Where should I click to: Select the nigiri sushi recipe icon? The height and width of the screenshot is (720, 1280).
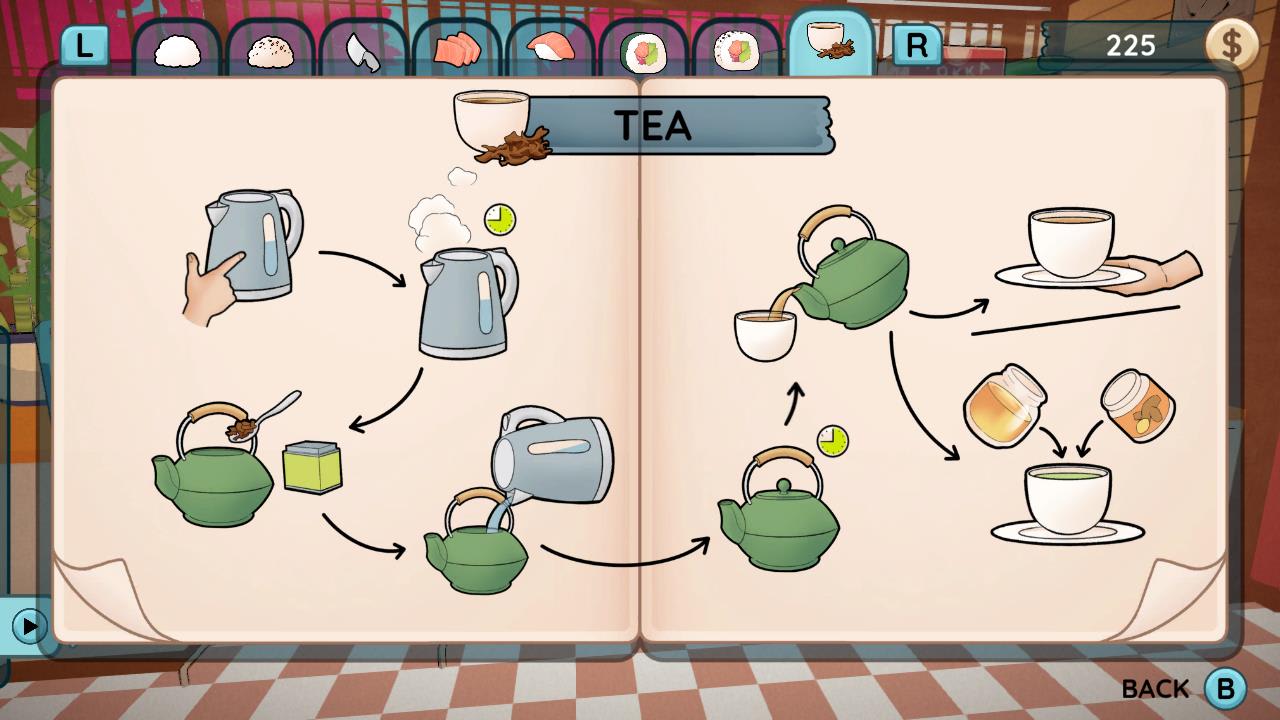pyautogui.click(x=551, y=45)
